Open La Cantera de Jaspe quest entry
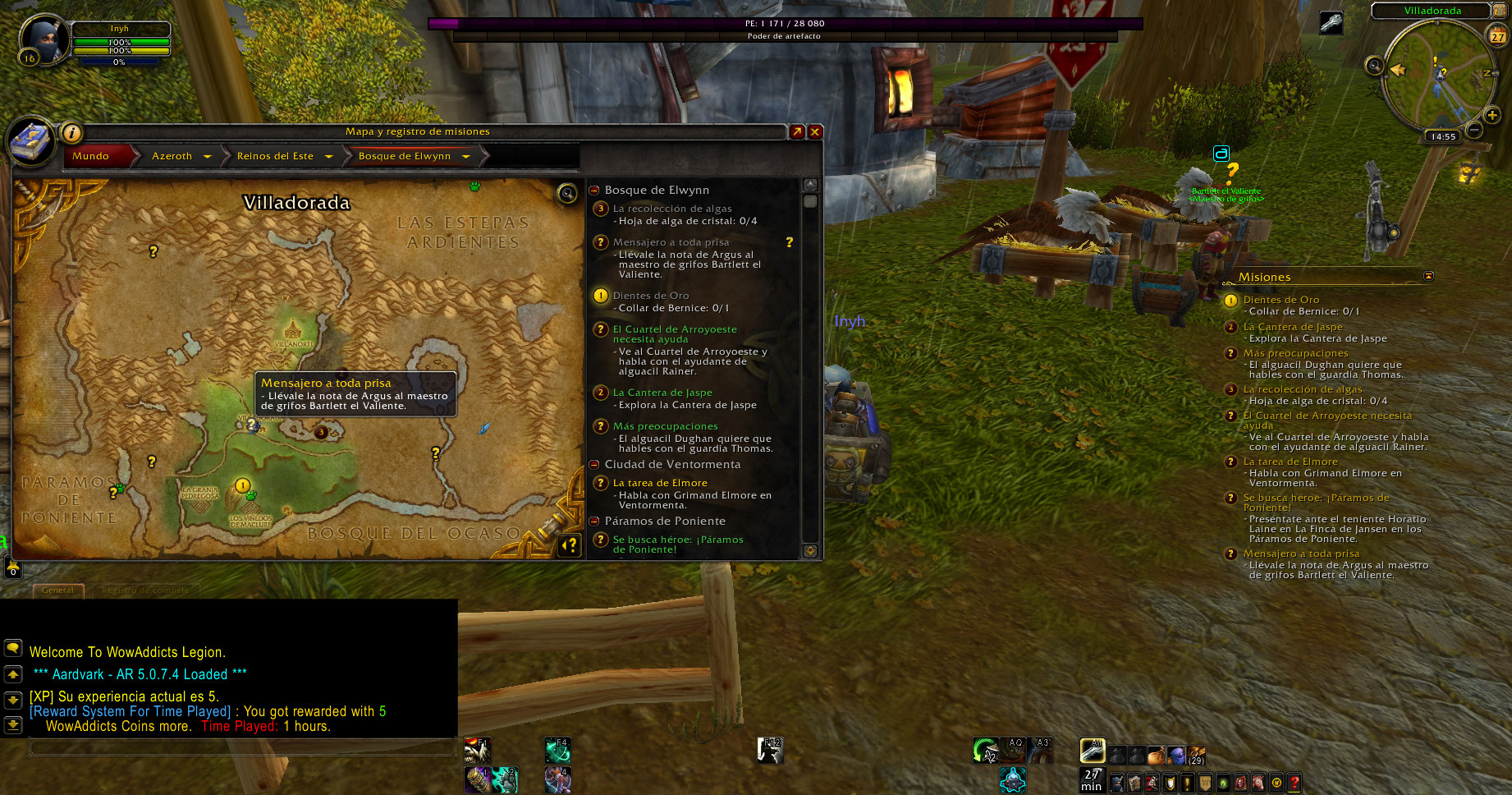 [x=662, y=393]
